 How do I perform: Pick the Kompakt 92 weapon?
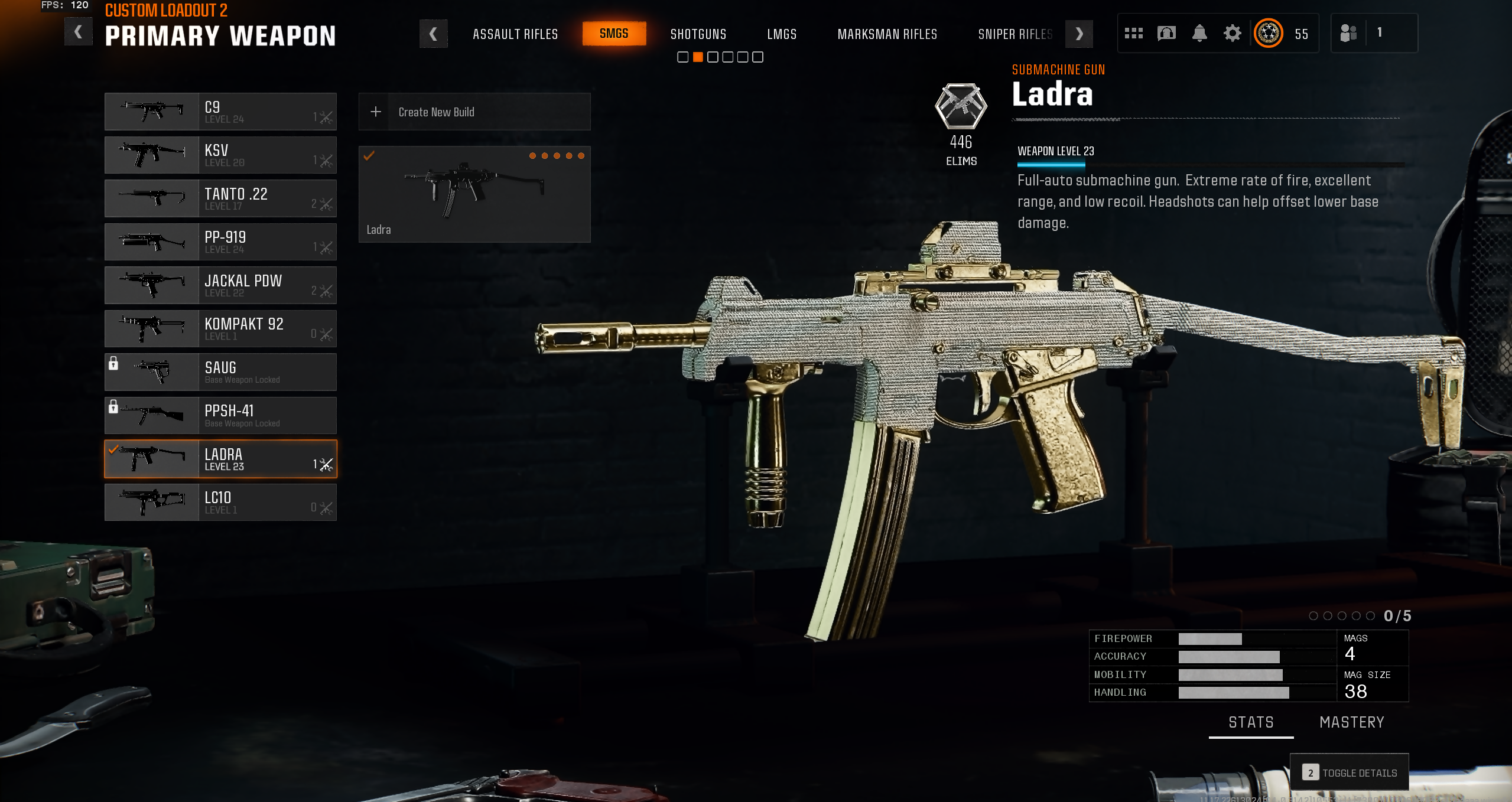[220, 329]
